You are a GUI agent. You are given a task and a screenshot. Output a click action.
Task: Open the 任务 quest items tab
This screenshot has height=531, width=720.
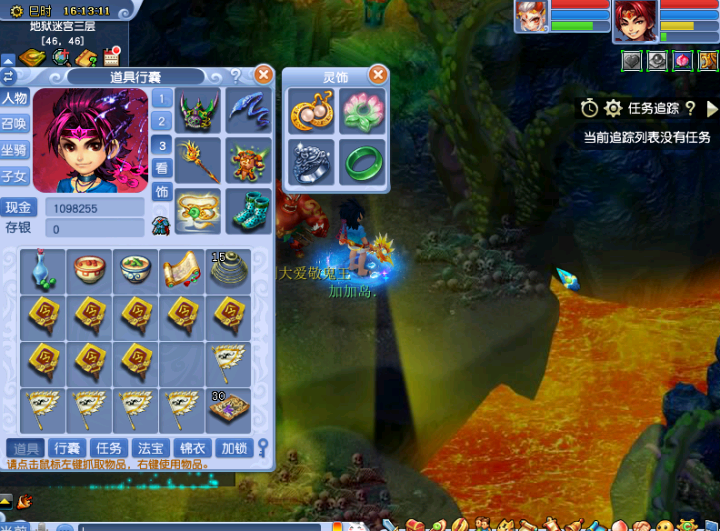(x=108, y=448)
